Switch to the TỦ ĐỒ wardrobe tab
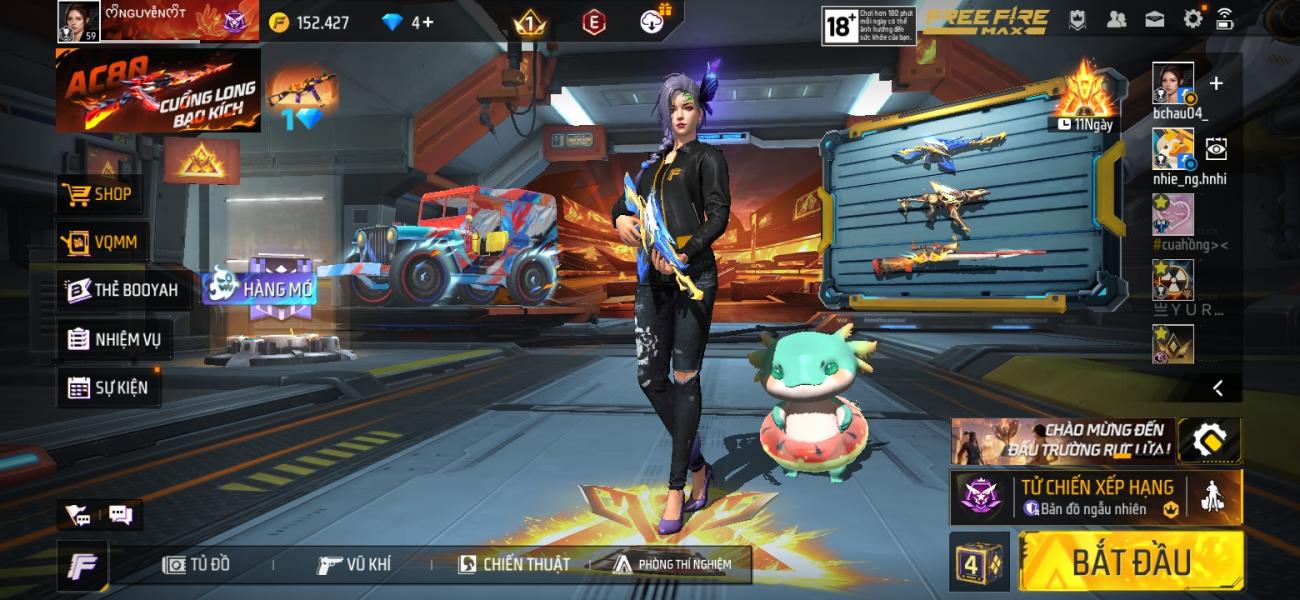Screen dimensions: 1300x600 click(x=197, y=564)
